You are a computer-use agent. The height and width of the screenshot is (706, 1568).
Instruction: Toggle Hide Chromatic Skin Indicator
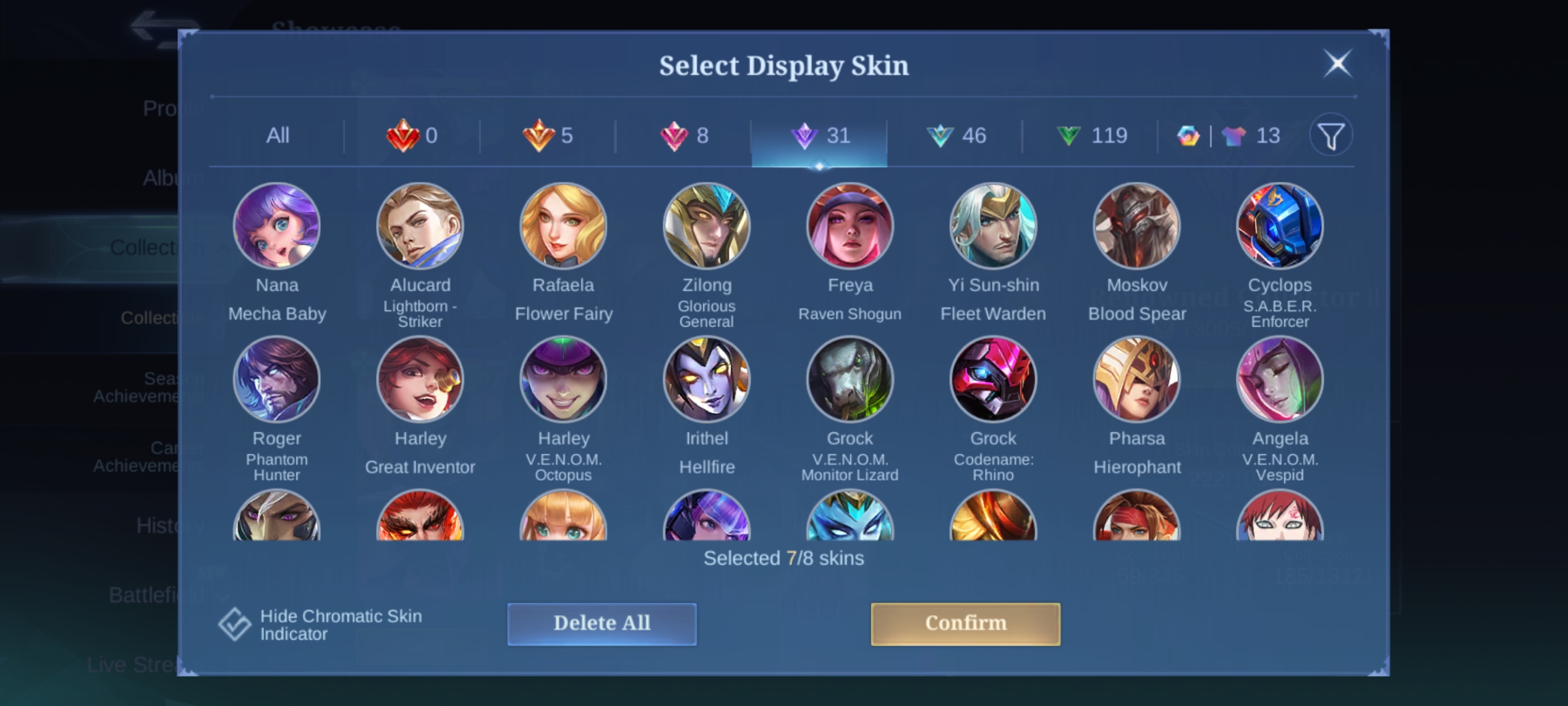pos(235,624)
